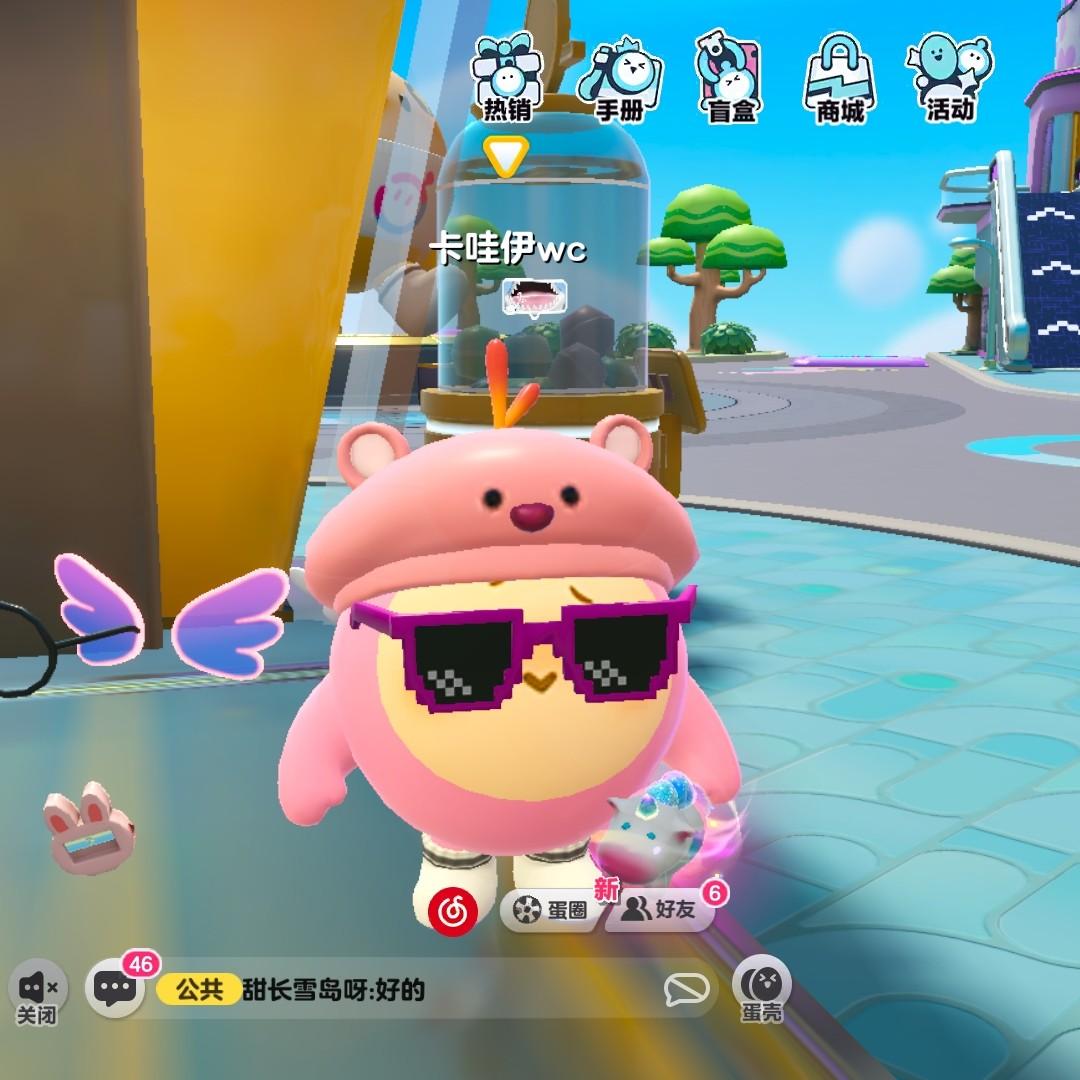Tap the 蛋圈 community button

(552, 909)
